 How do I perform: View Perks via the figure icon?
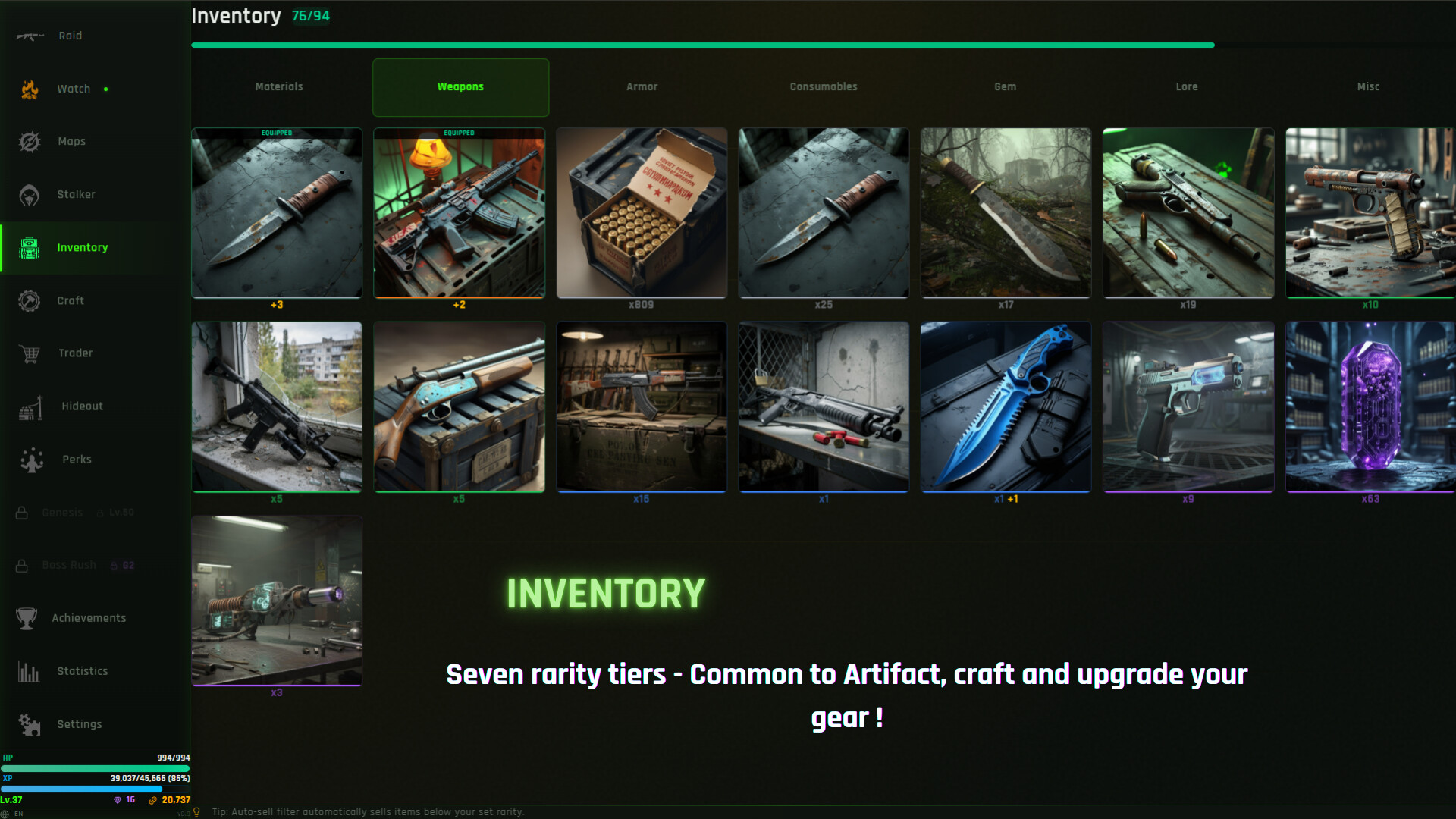(x=30, y=460)
